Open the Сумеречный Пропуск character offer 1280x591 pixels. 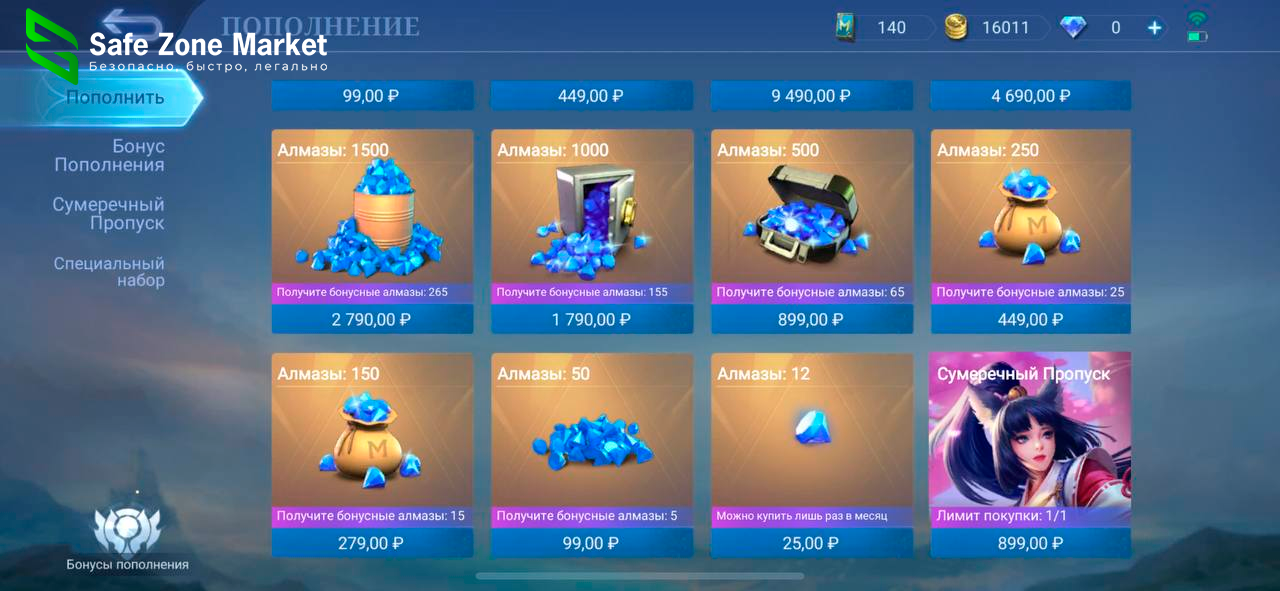pyautogui.click(x=1031, y=440)
